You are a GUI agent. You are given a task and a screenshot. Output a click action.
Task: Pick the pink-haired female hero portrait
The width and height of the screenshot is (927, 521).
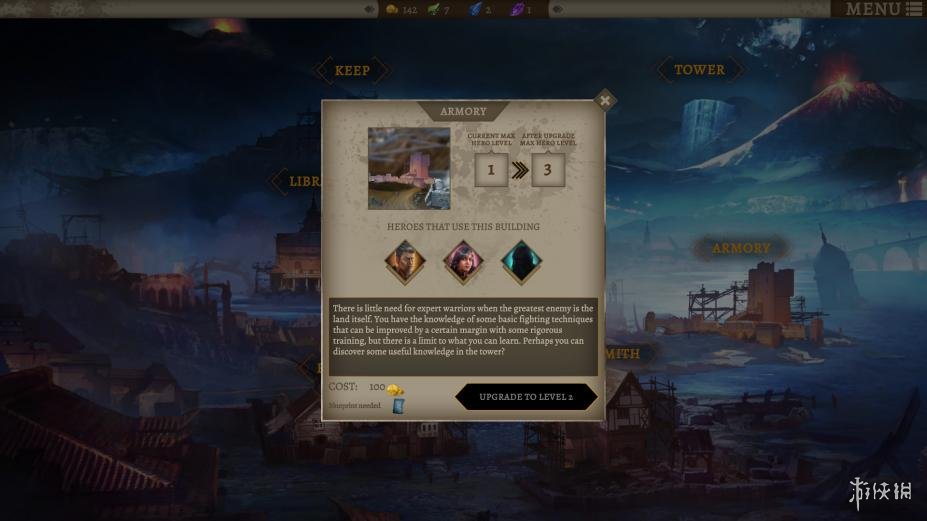pos(463,262)
